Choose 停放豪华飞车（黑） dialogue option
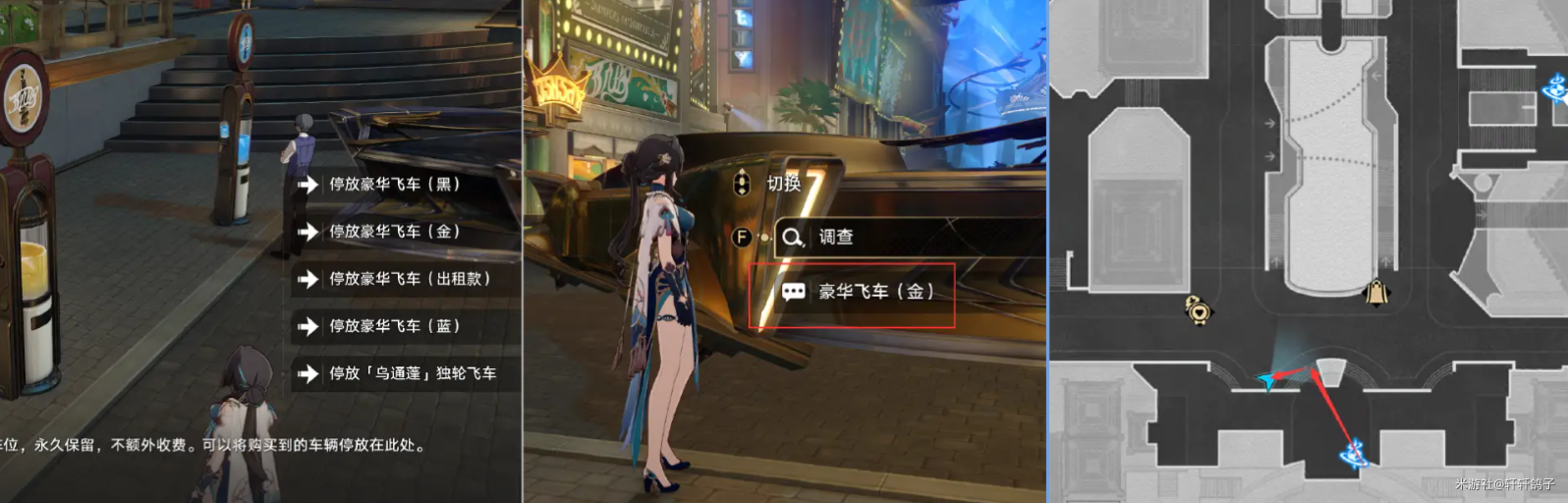Image resolution: width=1568 pixels, height=503 pixels. (395, 184)
